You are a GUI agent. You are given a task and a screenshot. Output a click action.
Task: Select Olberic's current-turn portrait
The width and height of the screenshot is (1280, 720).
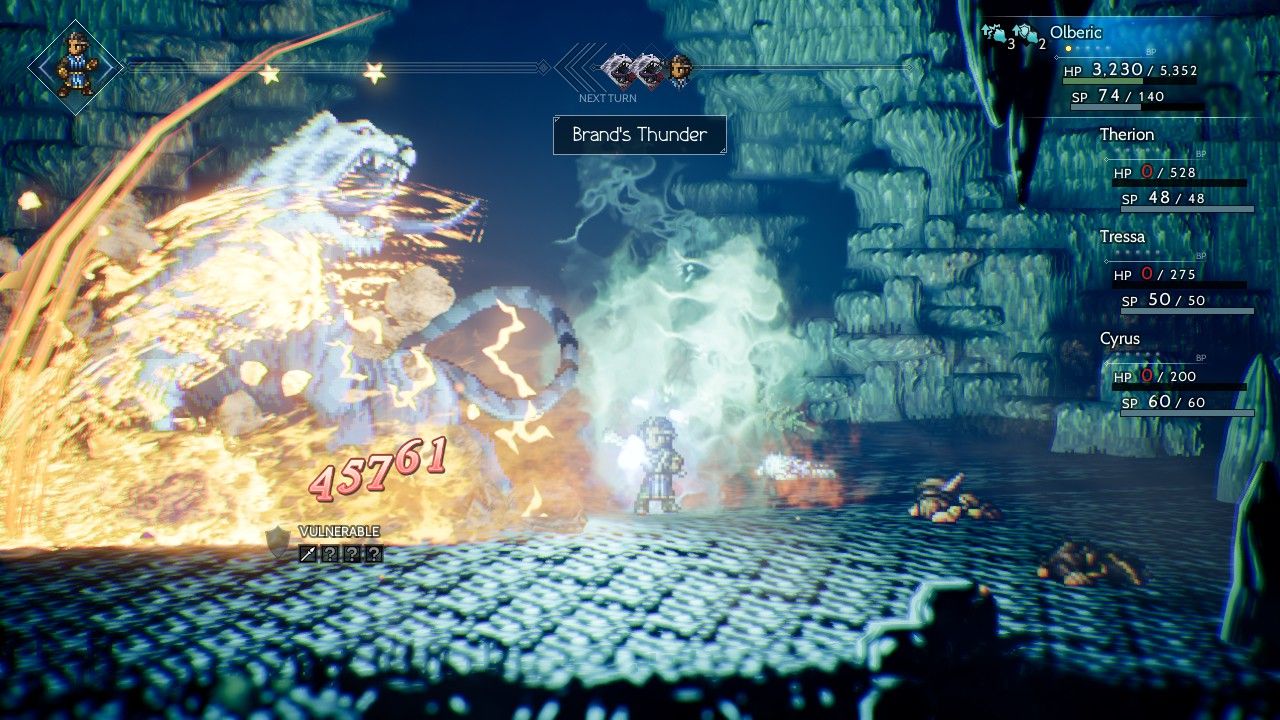(76, 66)
